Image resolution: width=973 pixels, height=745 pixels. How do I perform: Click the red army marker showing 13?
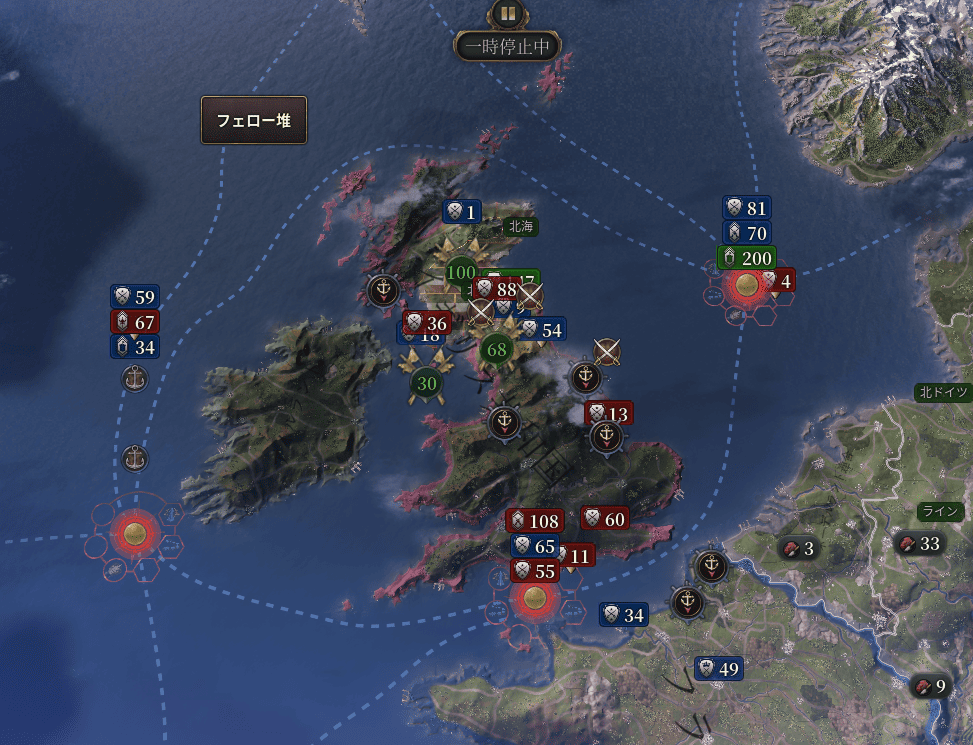609,413
